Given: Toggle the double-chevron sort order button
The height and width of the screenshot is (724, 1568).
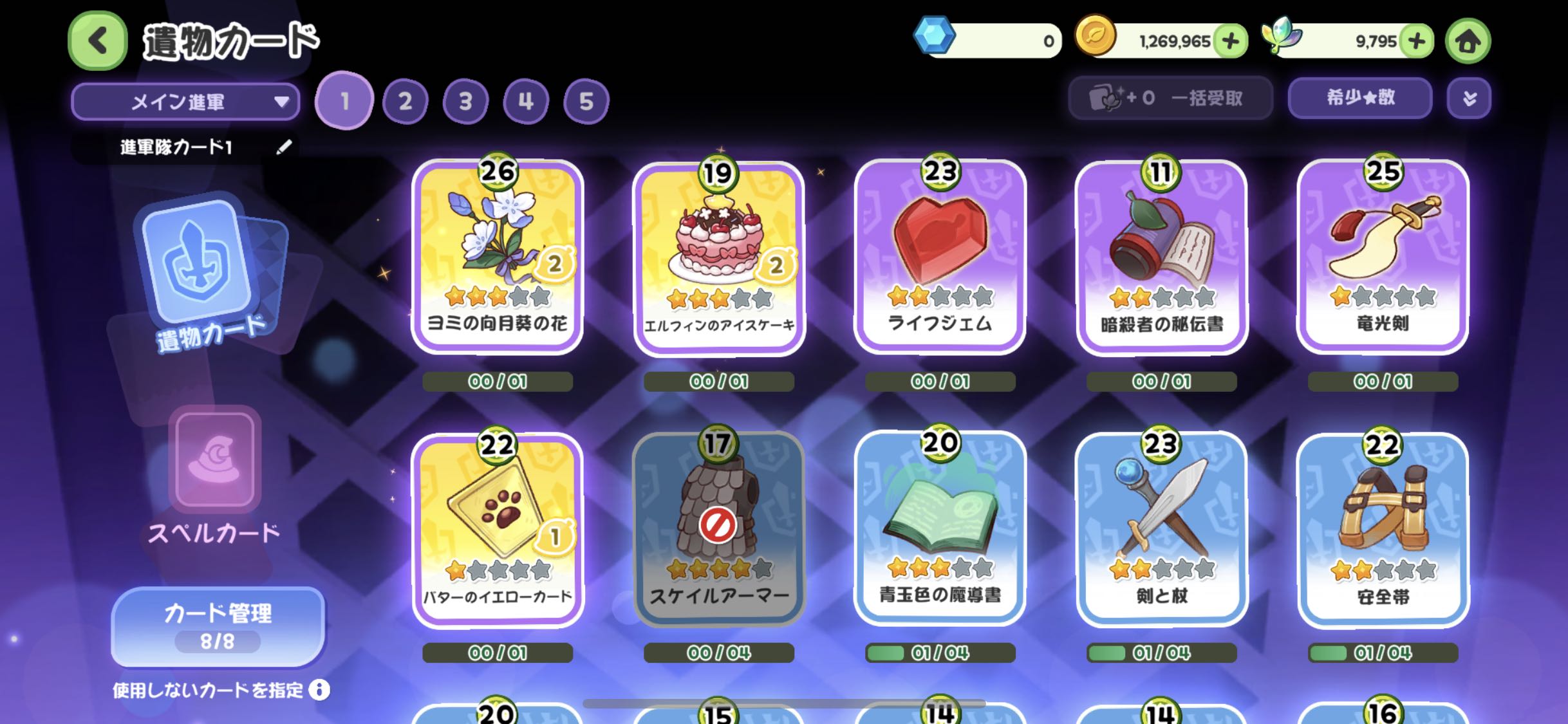Looking at the screenshot, I should coord(1469,98).
